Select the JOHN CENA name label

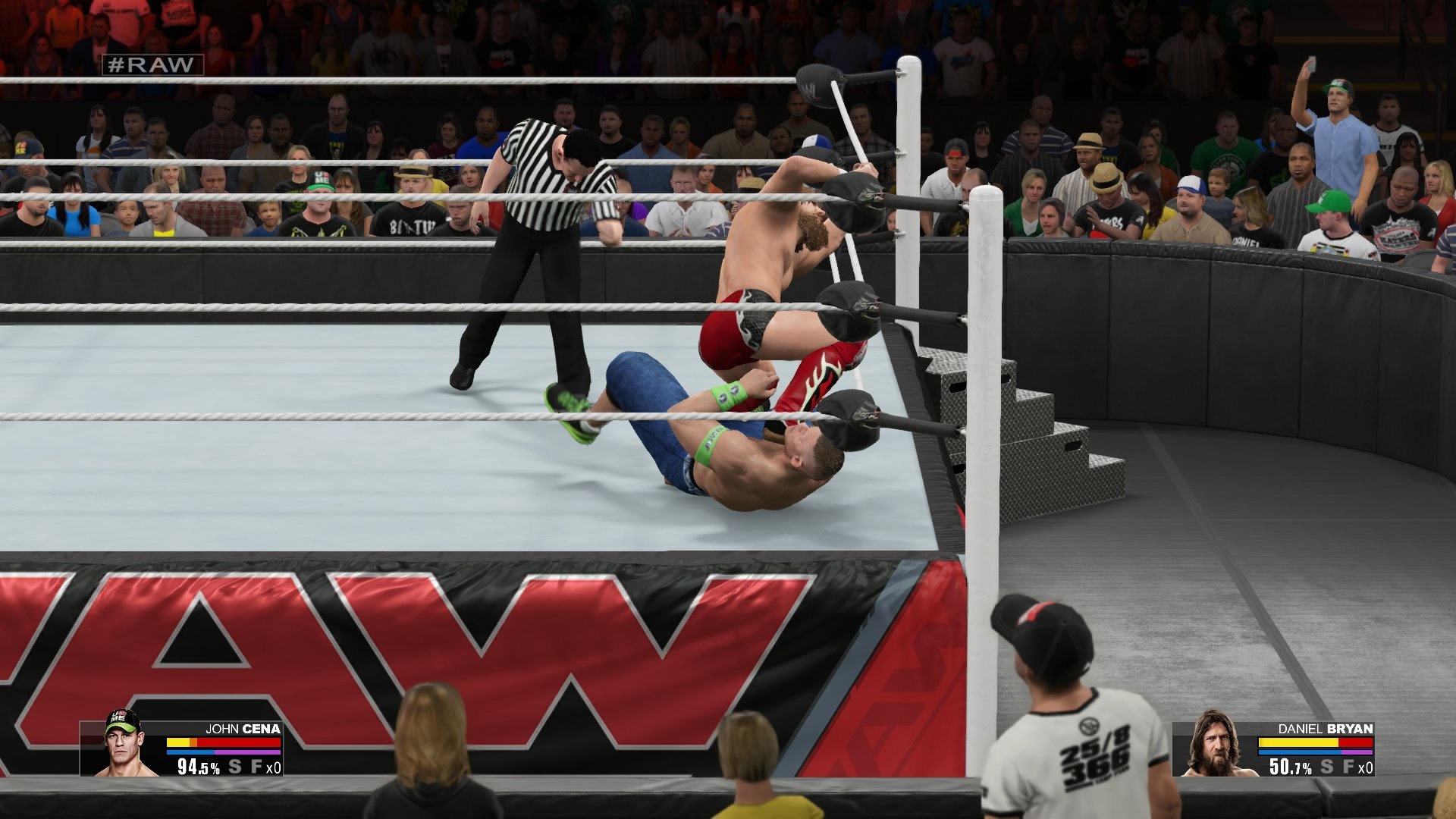point(242,728)
